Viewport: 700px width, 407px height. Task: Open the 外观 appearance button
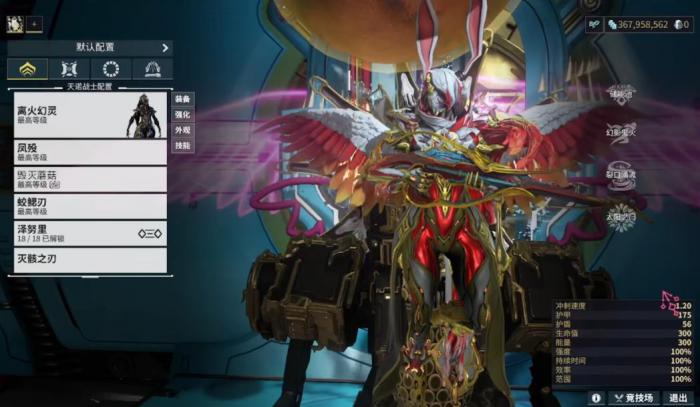pyautogui.click(x=182, y=130)
